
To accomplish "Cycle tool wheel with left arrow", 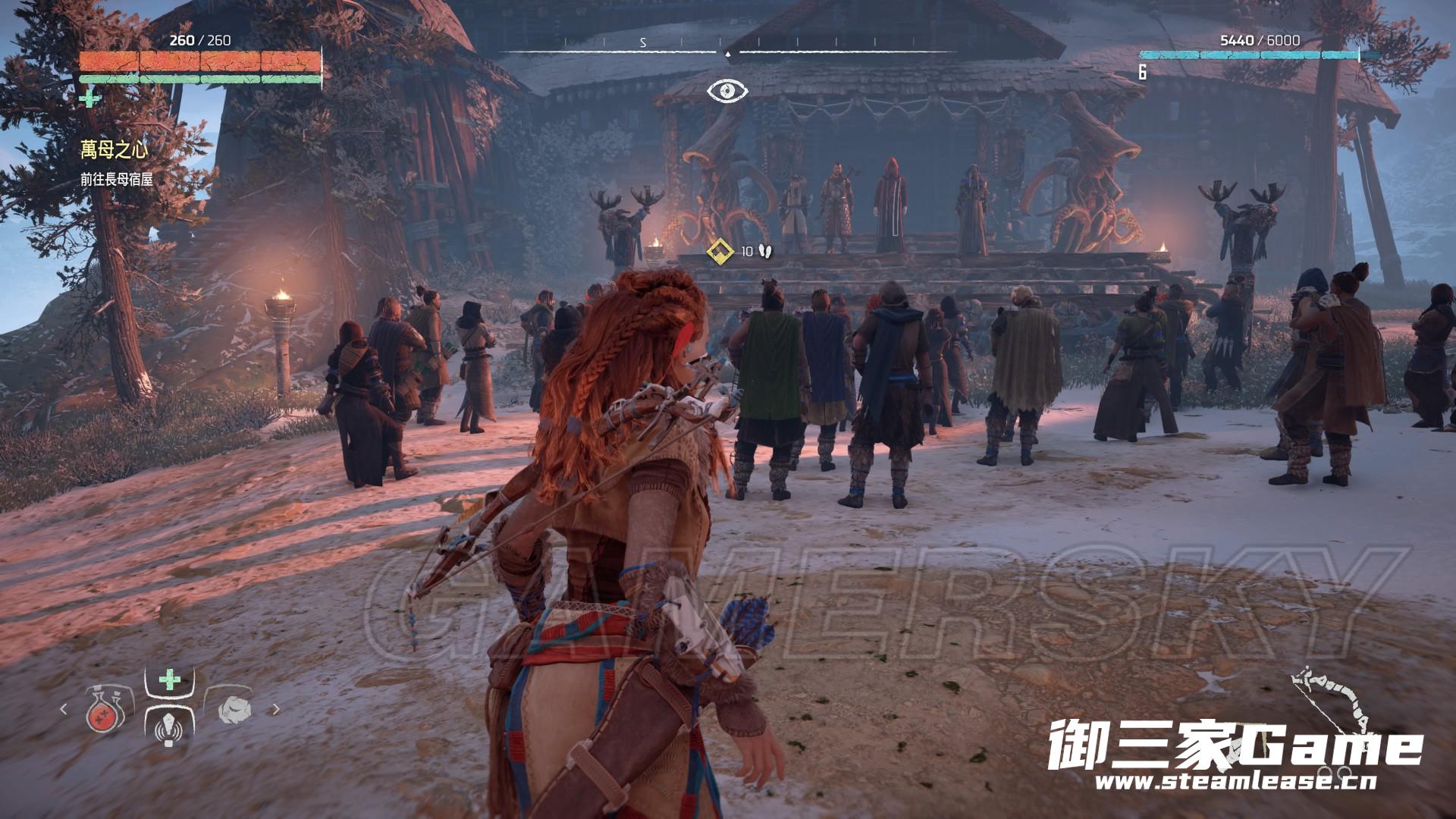I will coord(64,710).
